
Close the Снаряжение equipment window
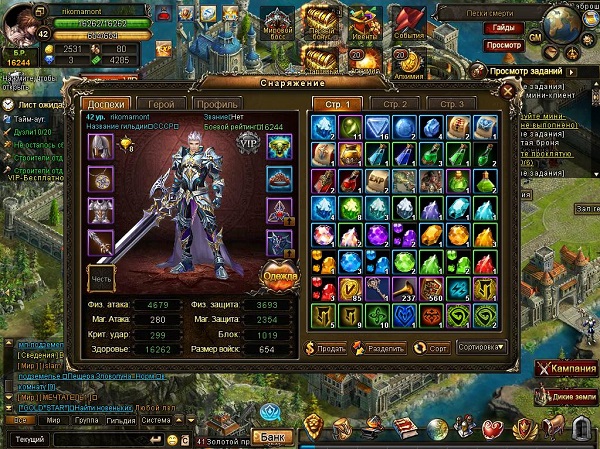click(509, 89)
